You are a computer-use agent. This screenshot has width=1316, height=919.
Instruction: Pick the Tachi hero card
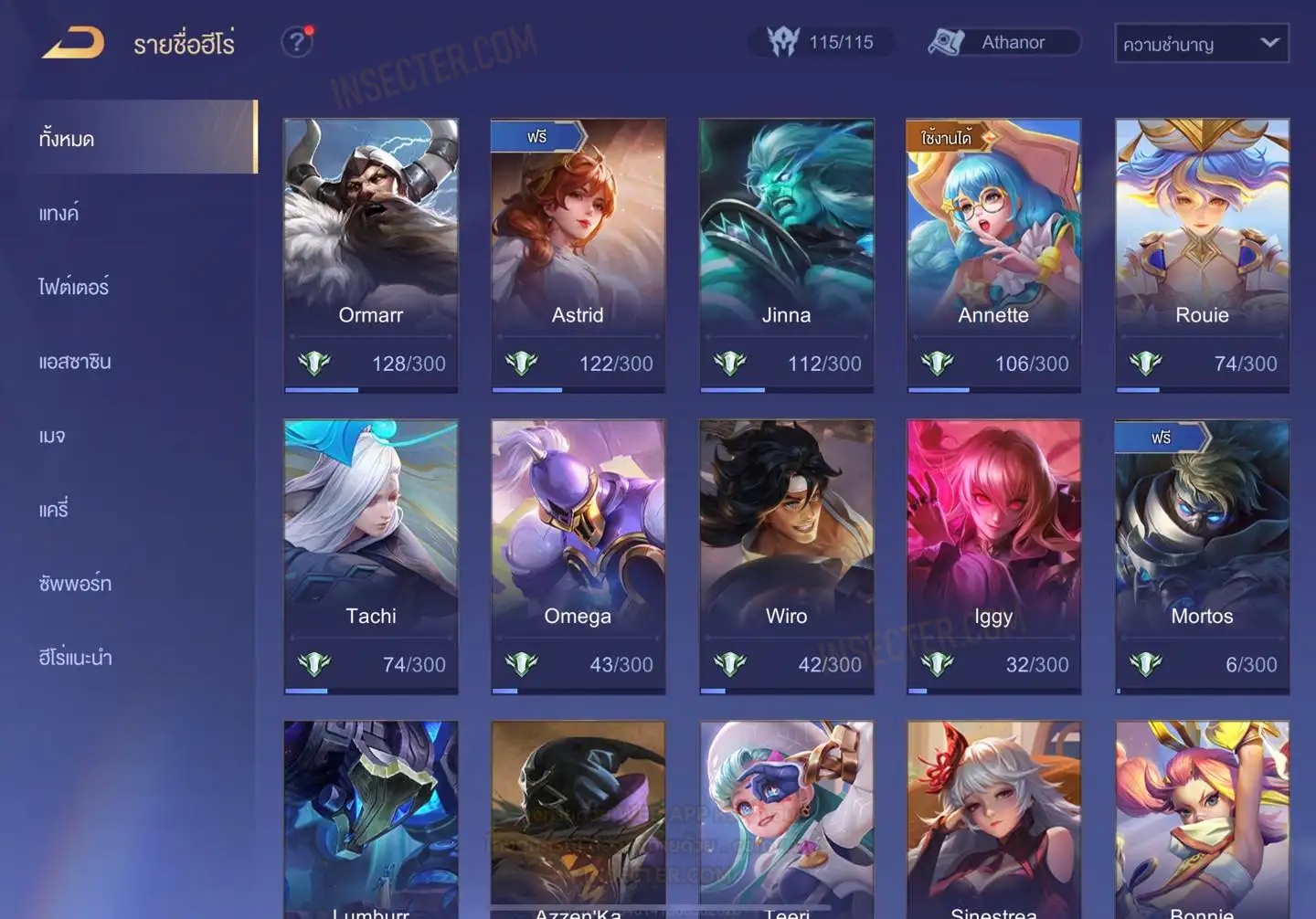[371, 556]
